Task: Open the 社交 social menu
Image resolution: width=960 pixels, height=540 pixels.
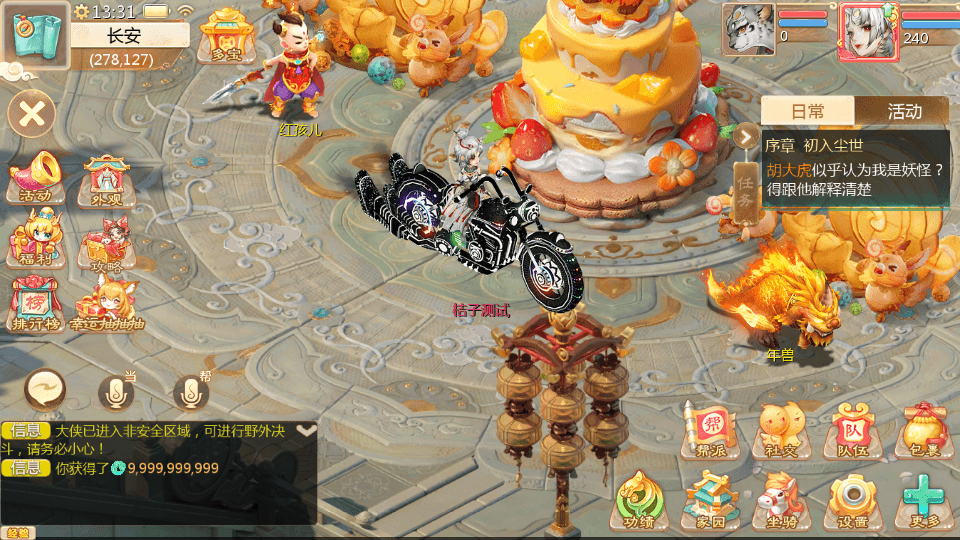Action: point(781,428)
